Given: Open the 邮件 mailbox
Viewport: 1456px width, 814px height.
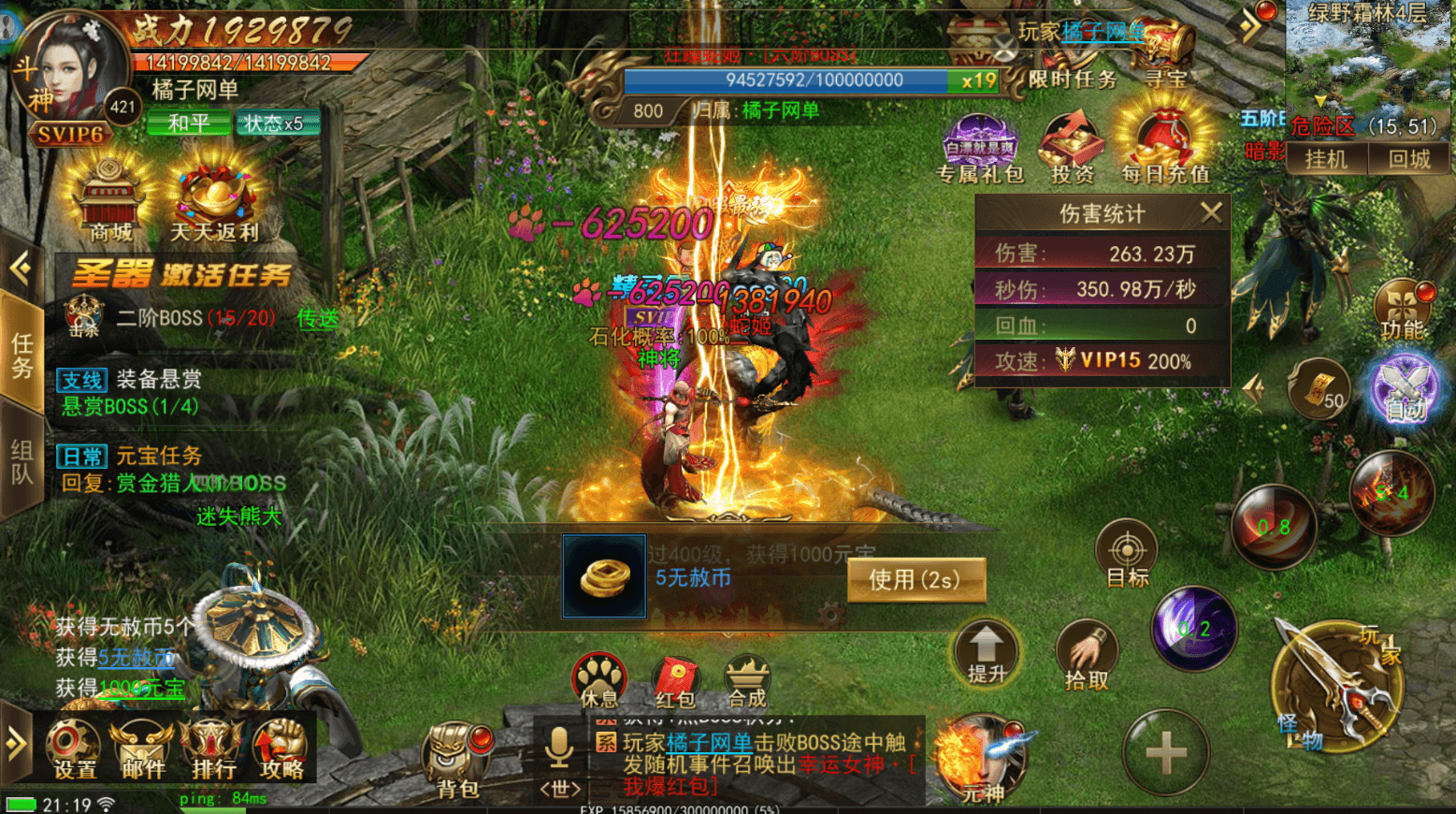Looking at the screenshot, I should point(143,750).
